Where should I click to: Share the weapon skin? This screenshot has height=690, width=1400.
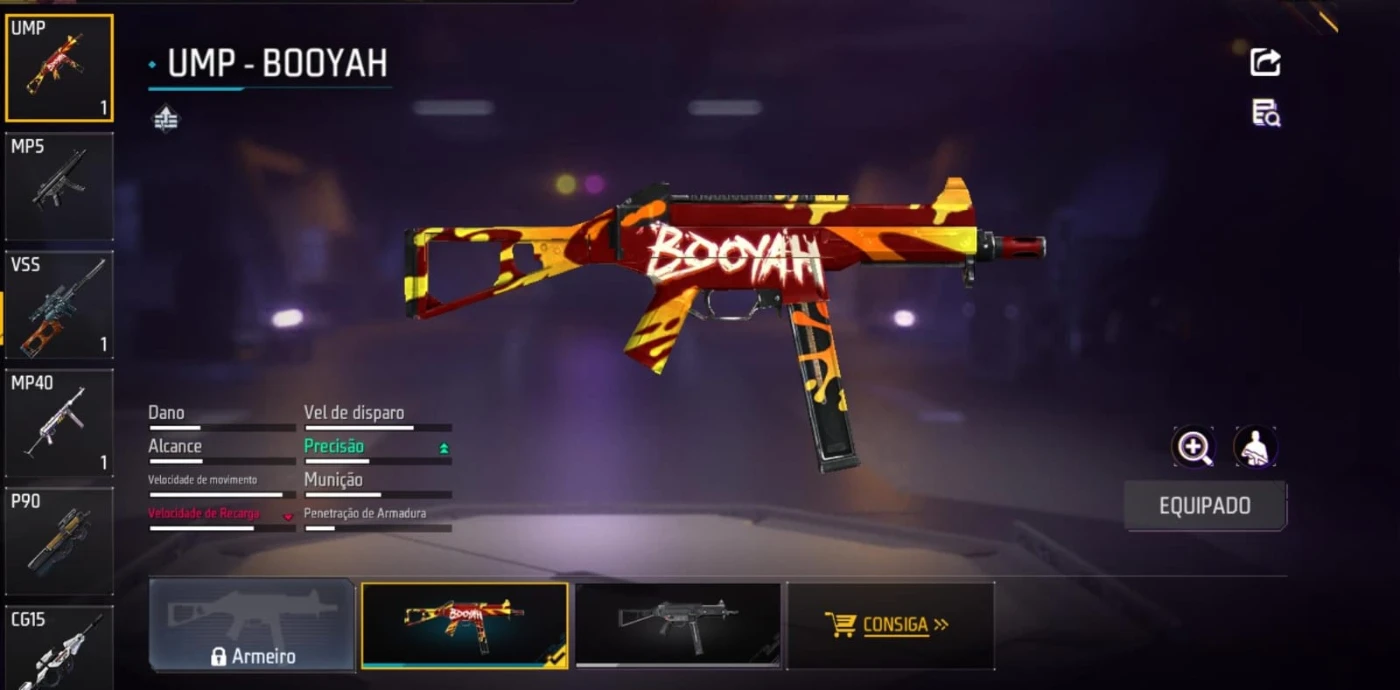(1265, 63)
